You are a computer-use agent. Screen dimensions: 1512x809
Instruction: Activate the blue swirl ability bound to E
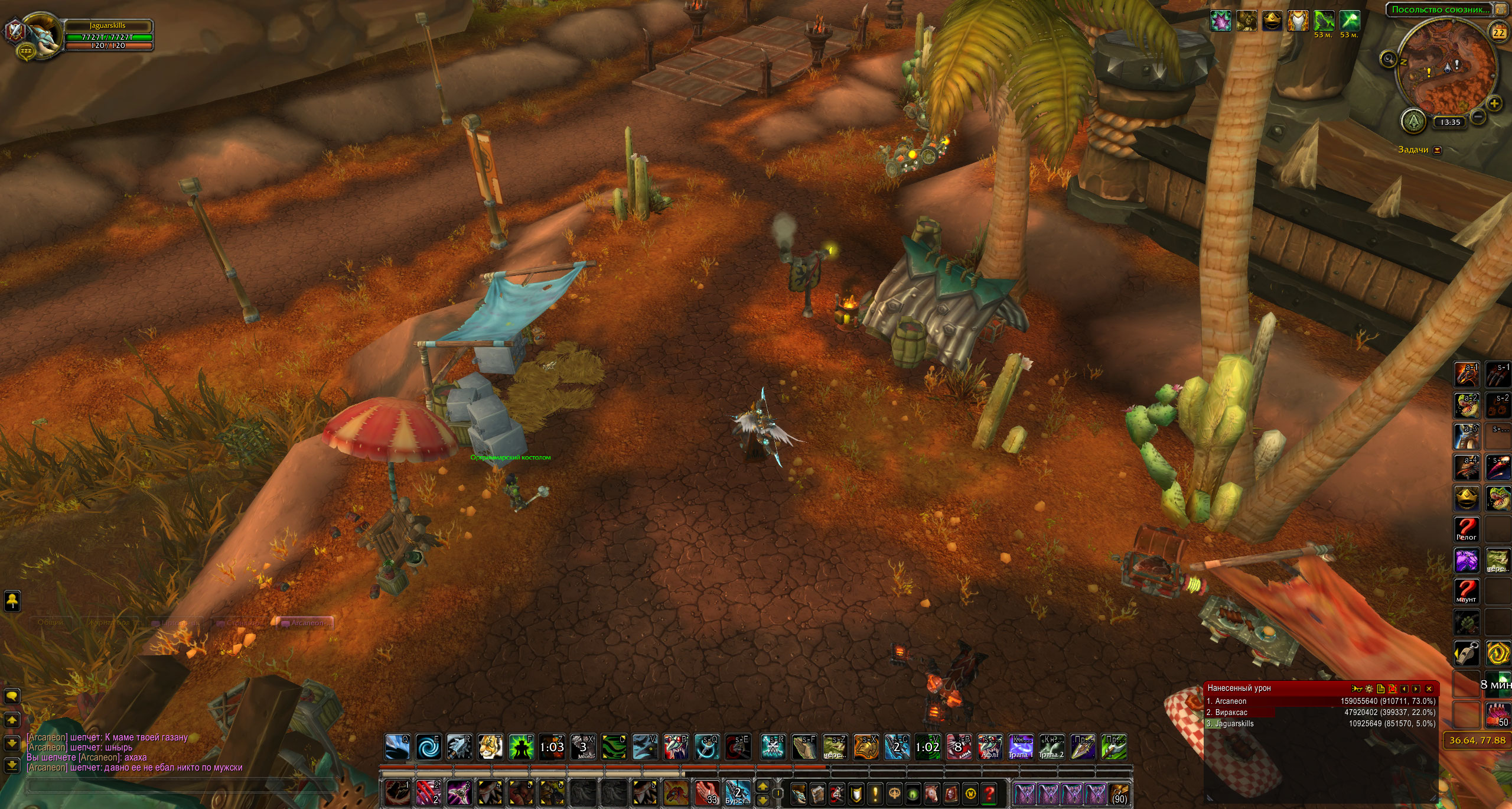[428, 747]
